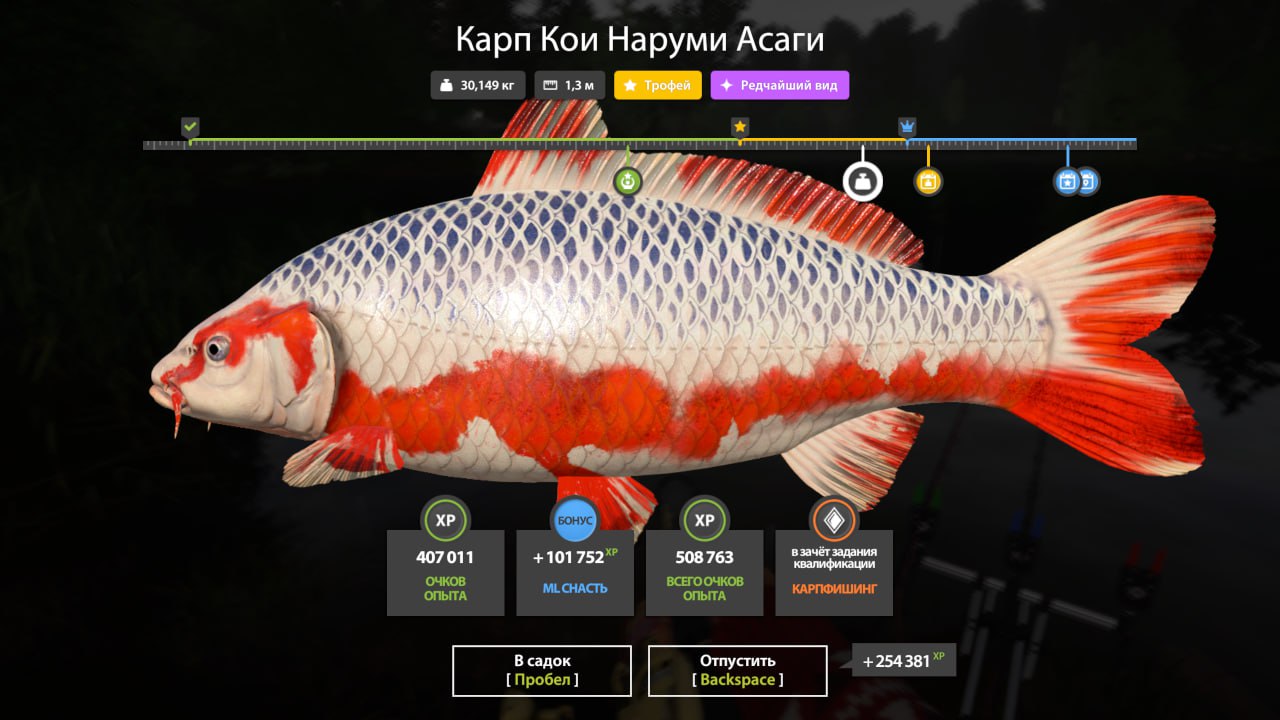The height and width of the screenshot is (720, 1280).
Task: Click the yellow Трофей badge
Action: [x=657, y=86]
